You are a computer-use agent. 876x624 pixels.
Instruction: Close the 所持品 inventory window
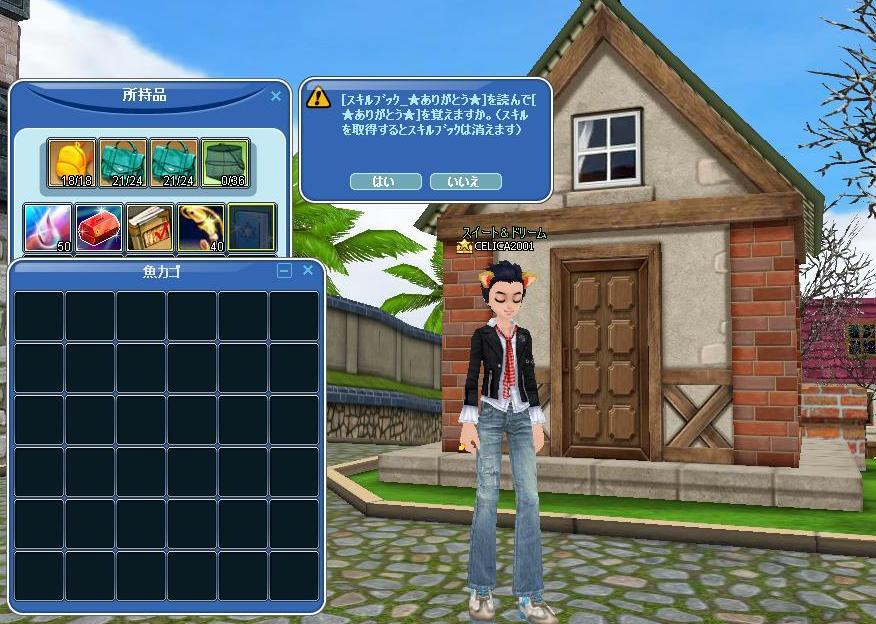pos(276,97)
